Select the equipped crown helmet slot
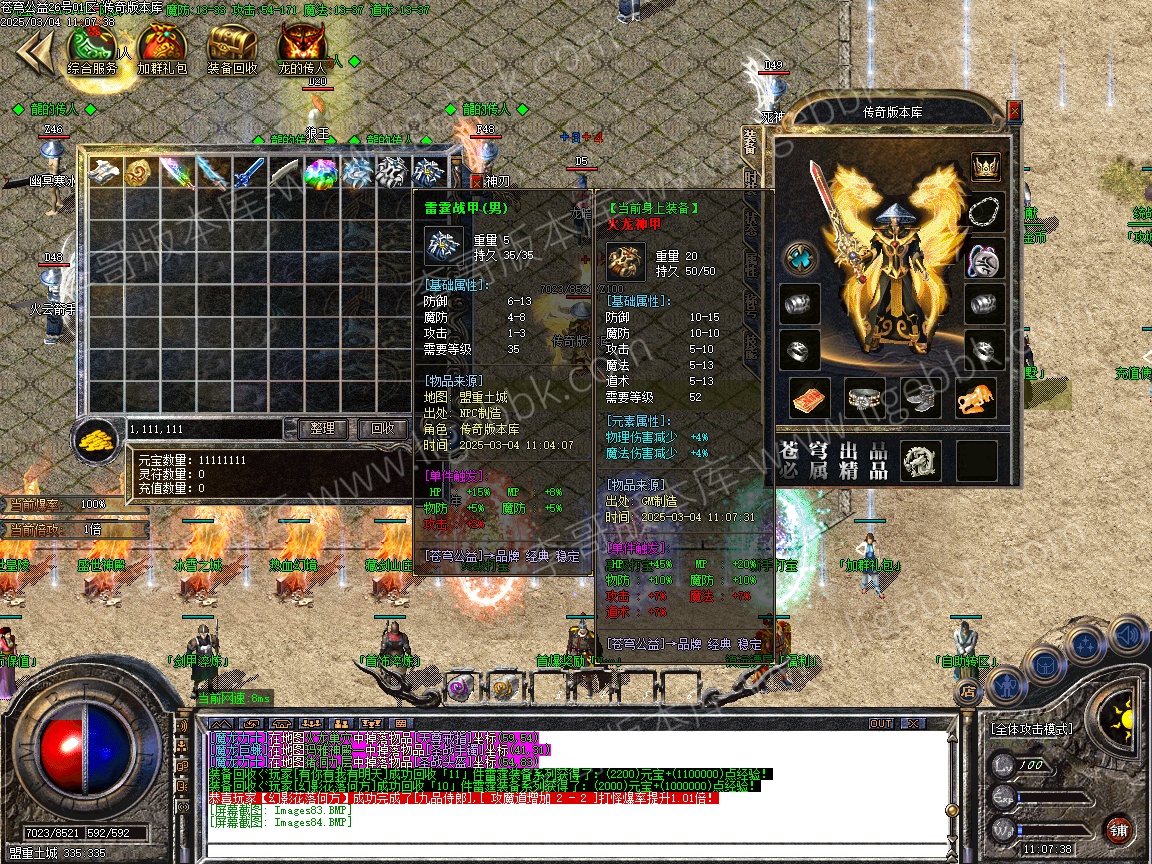This screenshot has height=864, width=1152. pos(986,166)
